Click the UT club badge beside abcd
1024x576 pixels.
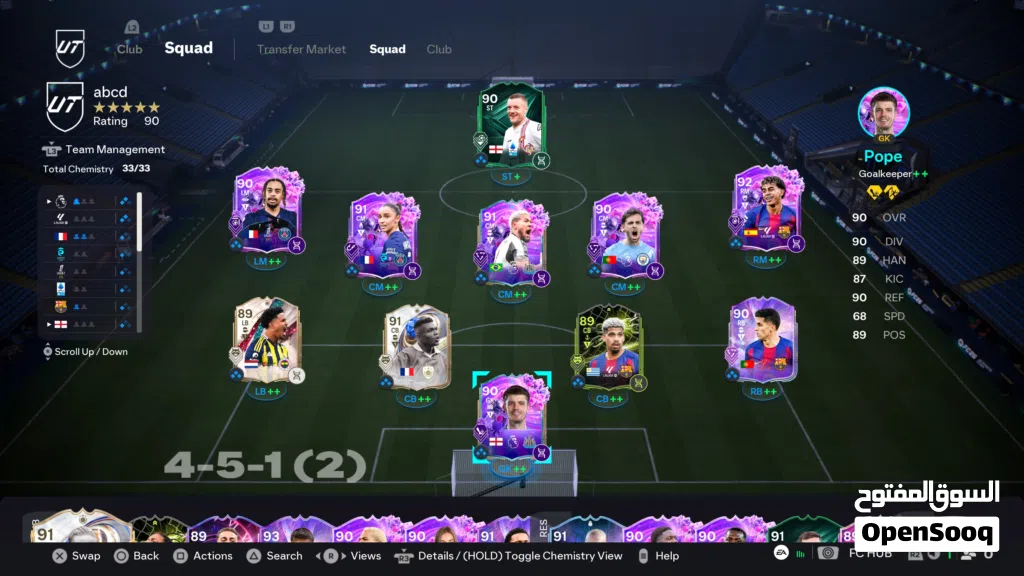click(x=65, y=107)
